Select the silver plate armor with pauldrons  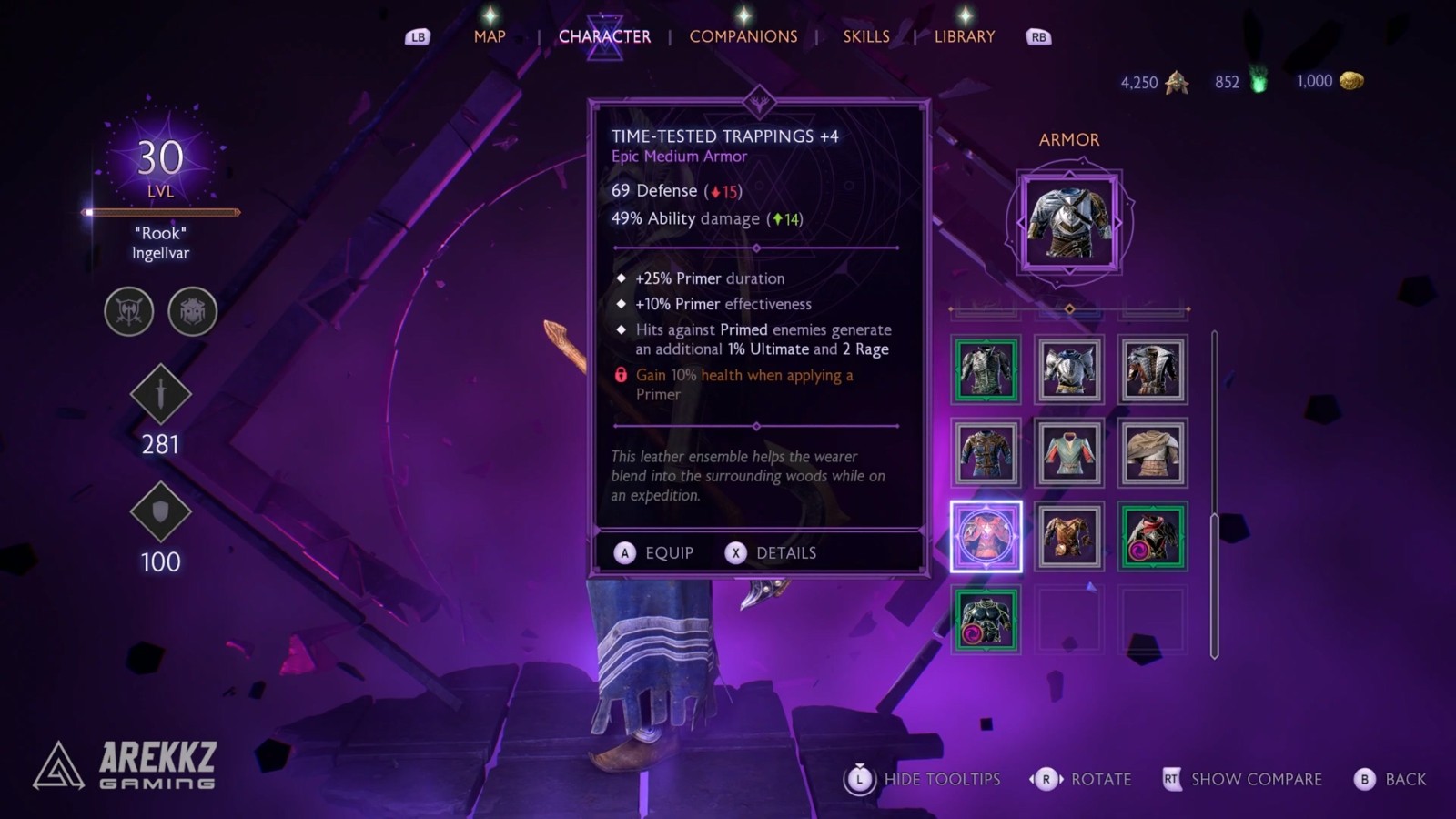coord(1069,369)
